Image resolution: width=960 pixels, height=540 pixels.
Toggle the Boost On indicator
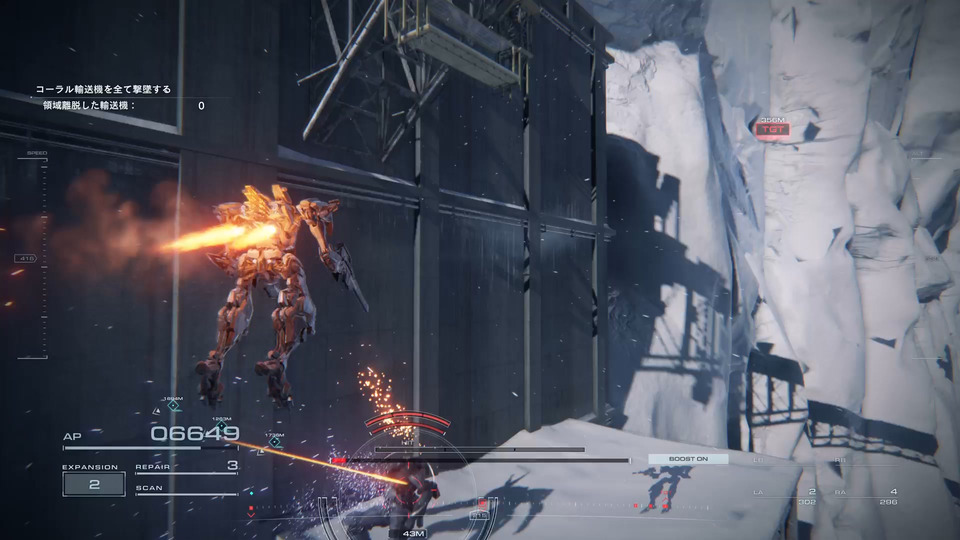[687, 459]
